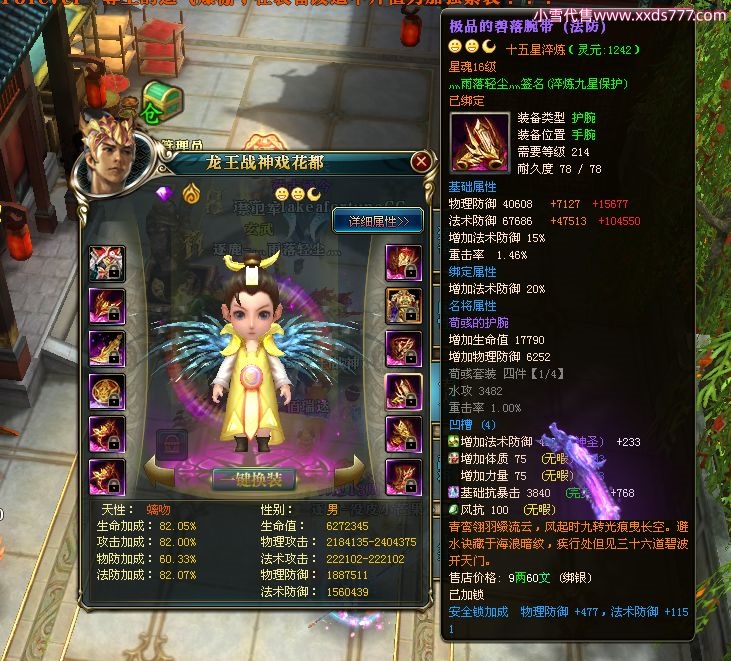Select the colorful mask costume equipment slot

(106, 262)
